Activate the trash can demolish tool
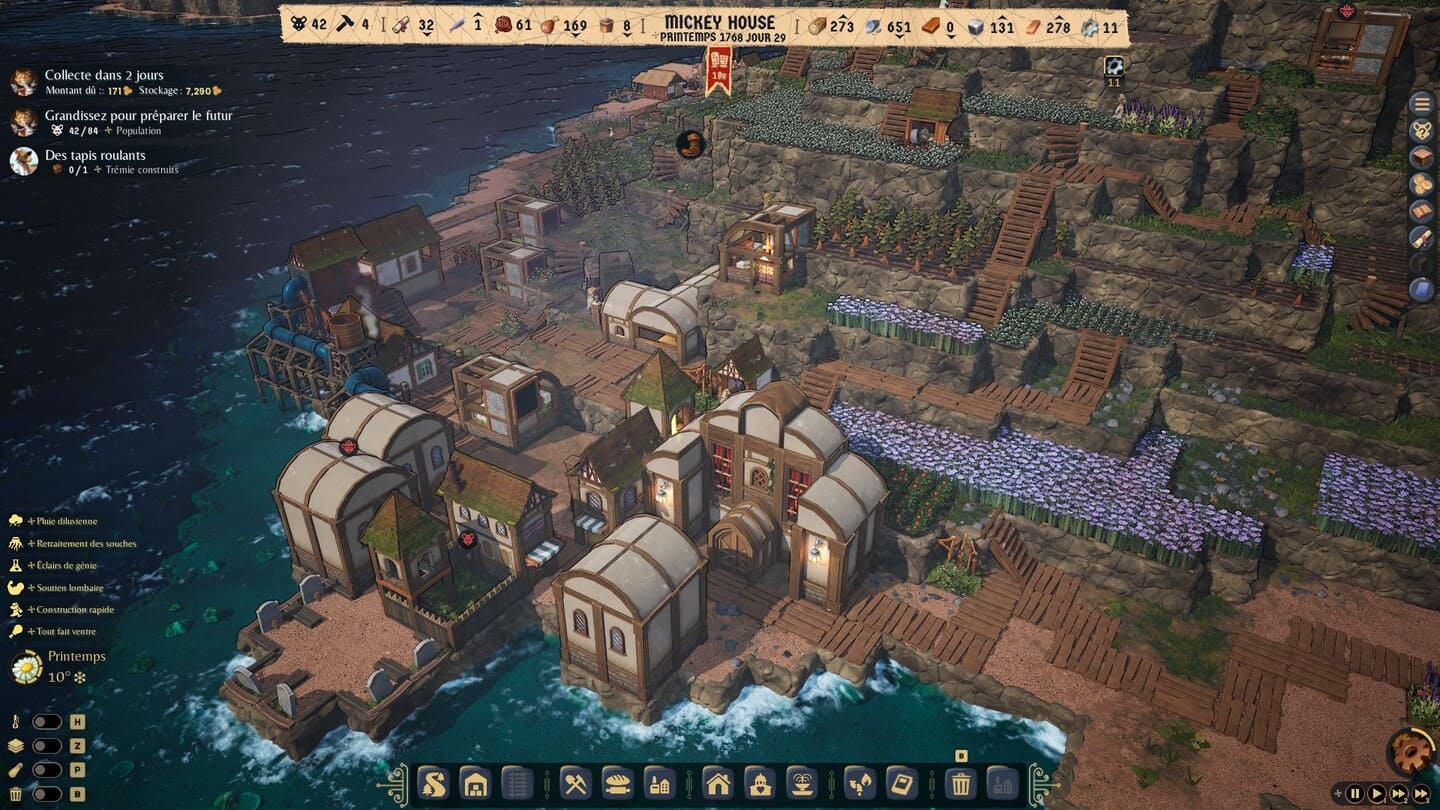Image resolution: width=1440 pixels, height=810 pixels. pos(960,782)
